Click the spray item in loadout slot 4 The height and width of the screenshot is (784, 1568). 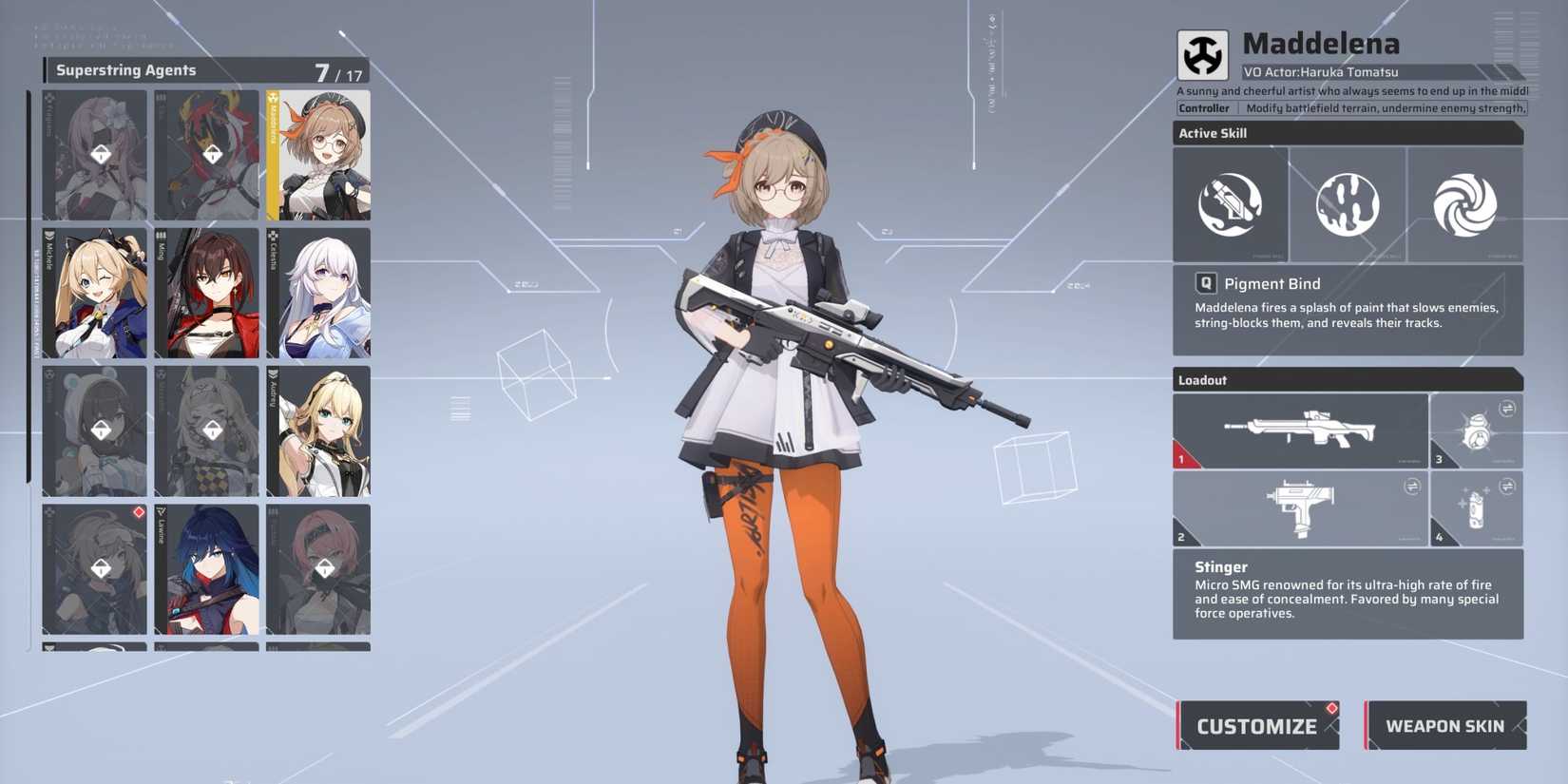coord(1474,510)
